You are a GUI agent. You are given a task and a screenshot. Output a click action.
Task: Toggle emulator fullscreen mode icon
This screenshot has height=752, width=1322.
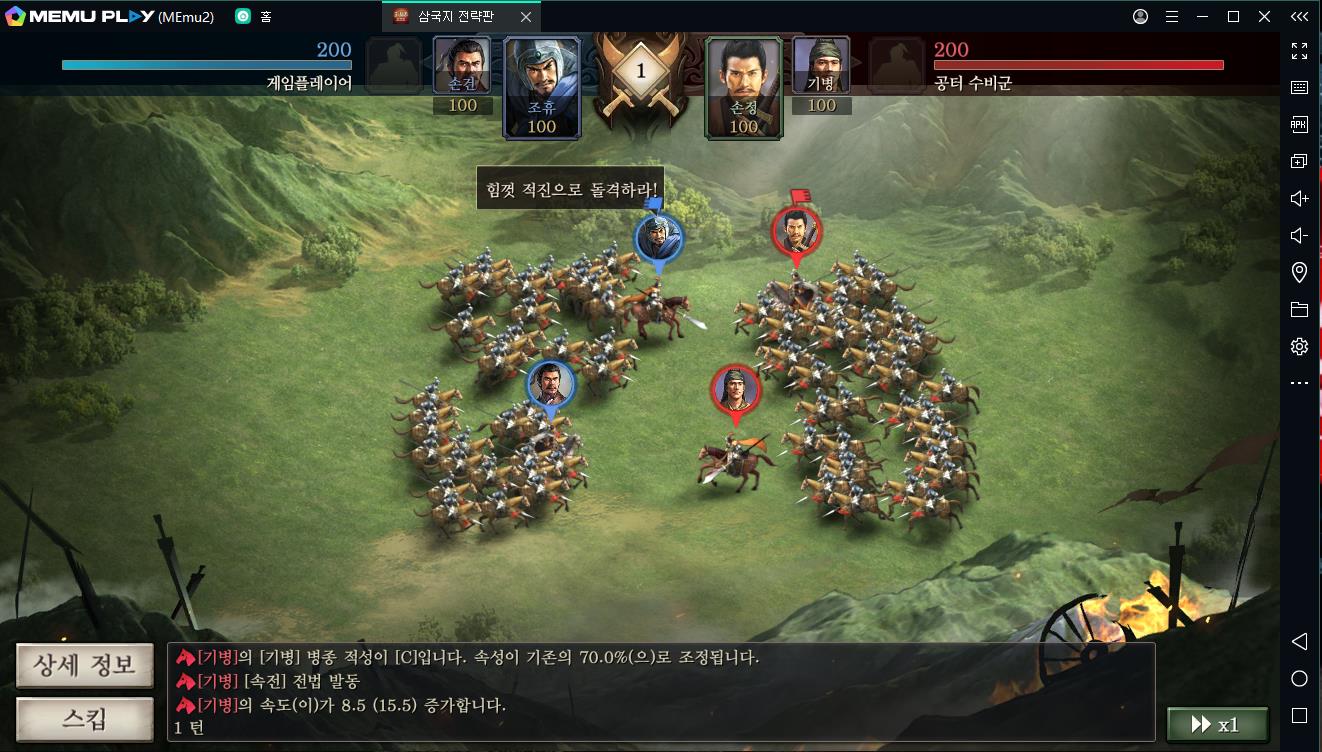click(x=1299, y=50)
